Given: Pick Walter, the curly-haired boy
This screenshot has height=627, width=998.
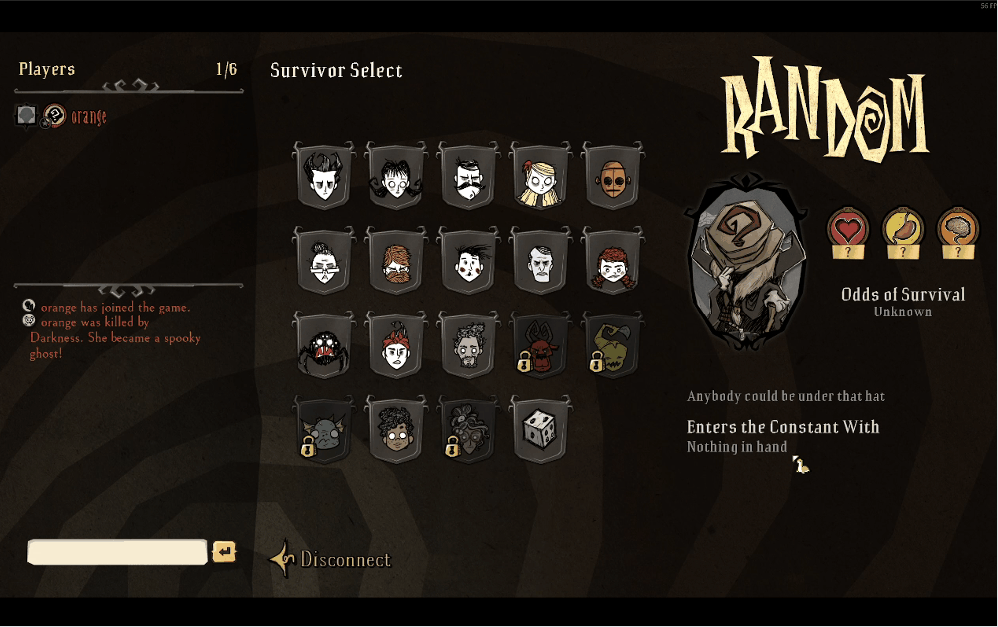Looking at the screenshot, I should click(396, 431).
